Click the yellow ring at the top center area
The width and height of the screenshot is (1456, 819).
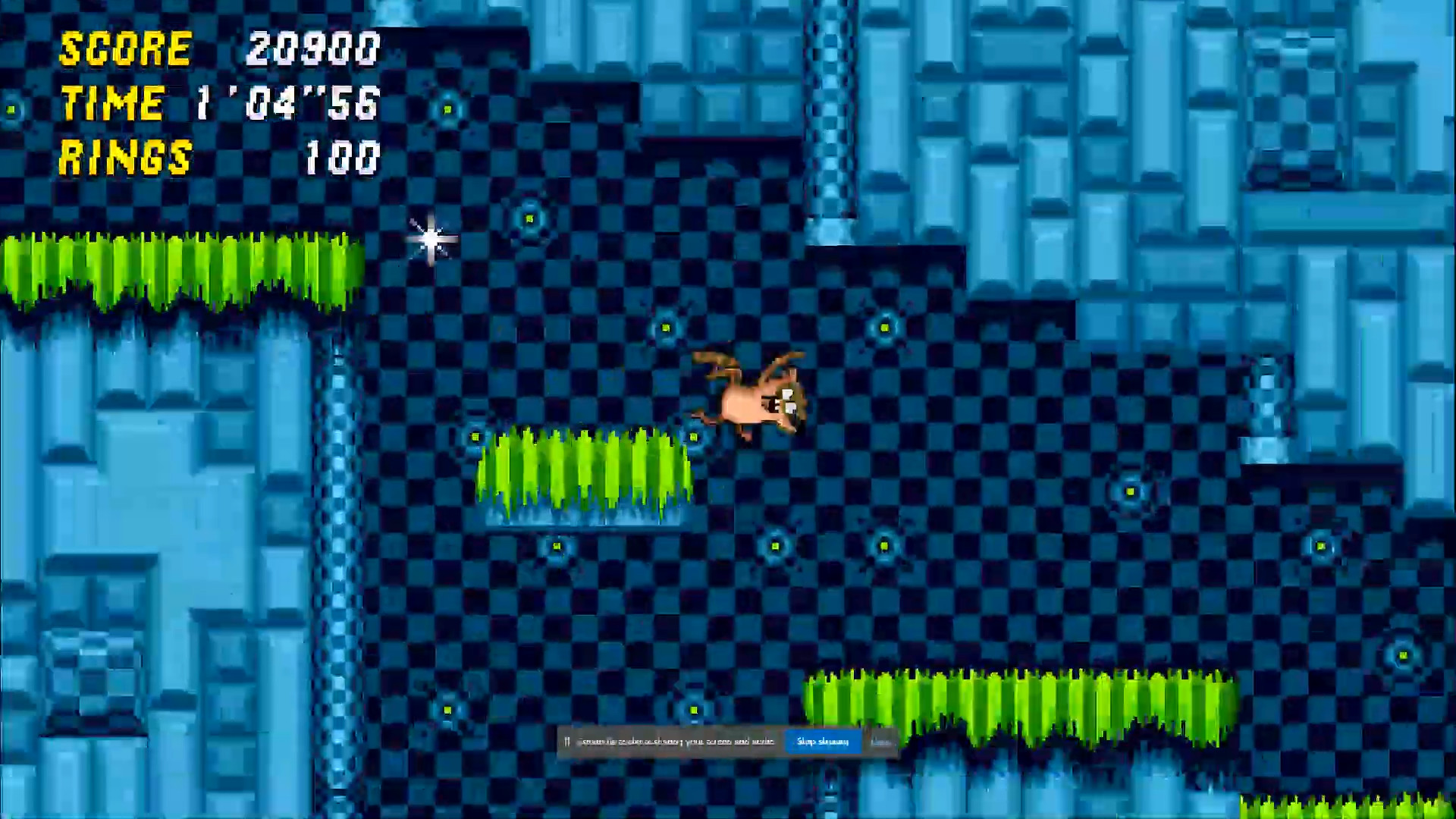[529, 218]
